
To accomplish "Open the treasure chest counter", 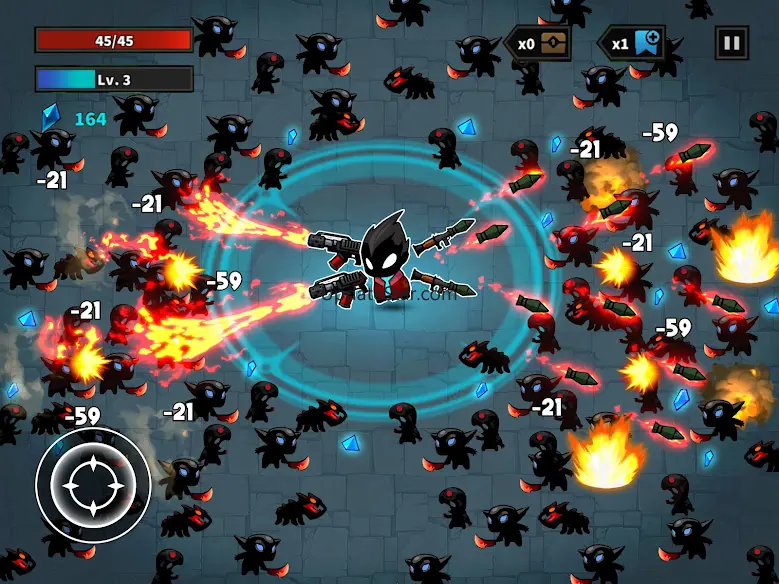I will (538, 43).
